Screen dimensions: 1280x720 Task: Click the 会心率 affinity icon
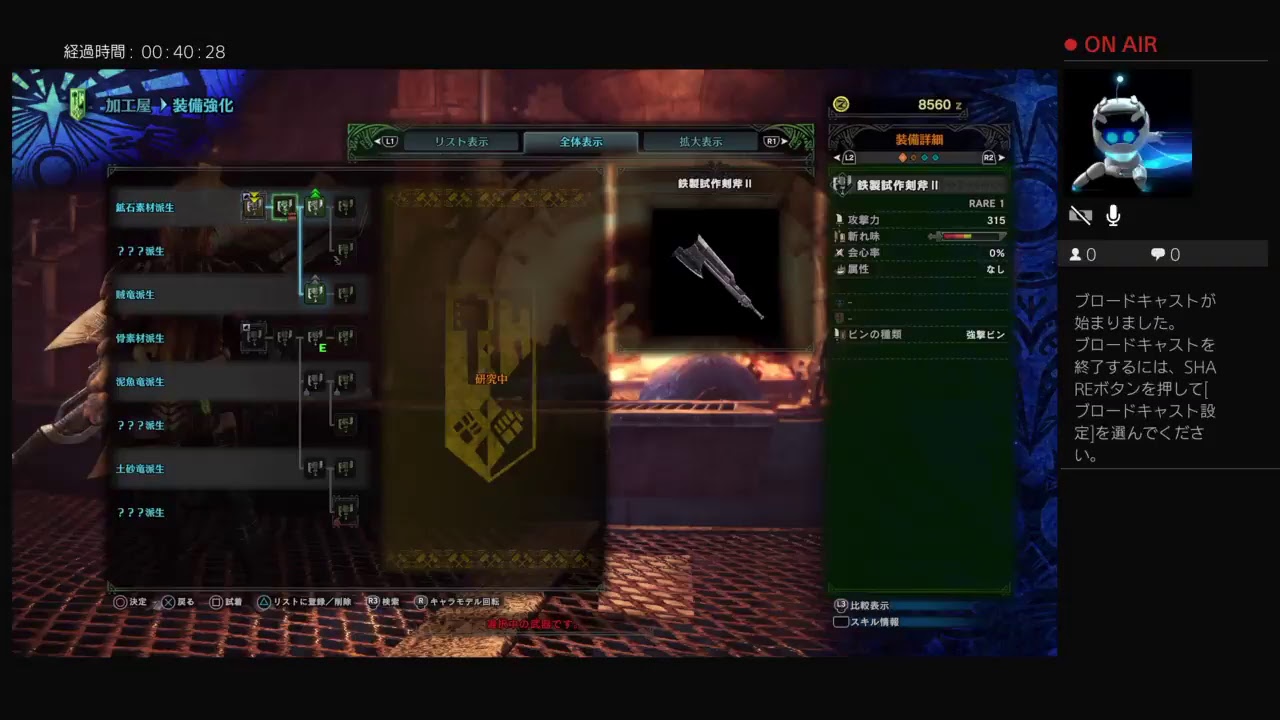pyautogui.click(x=840, y=253)
